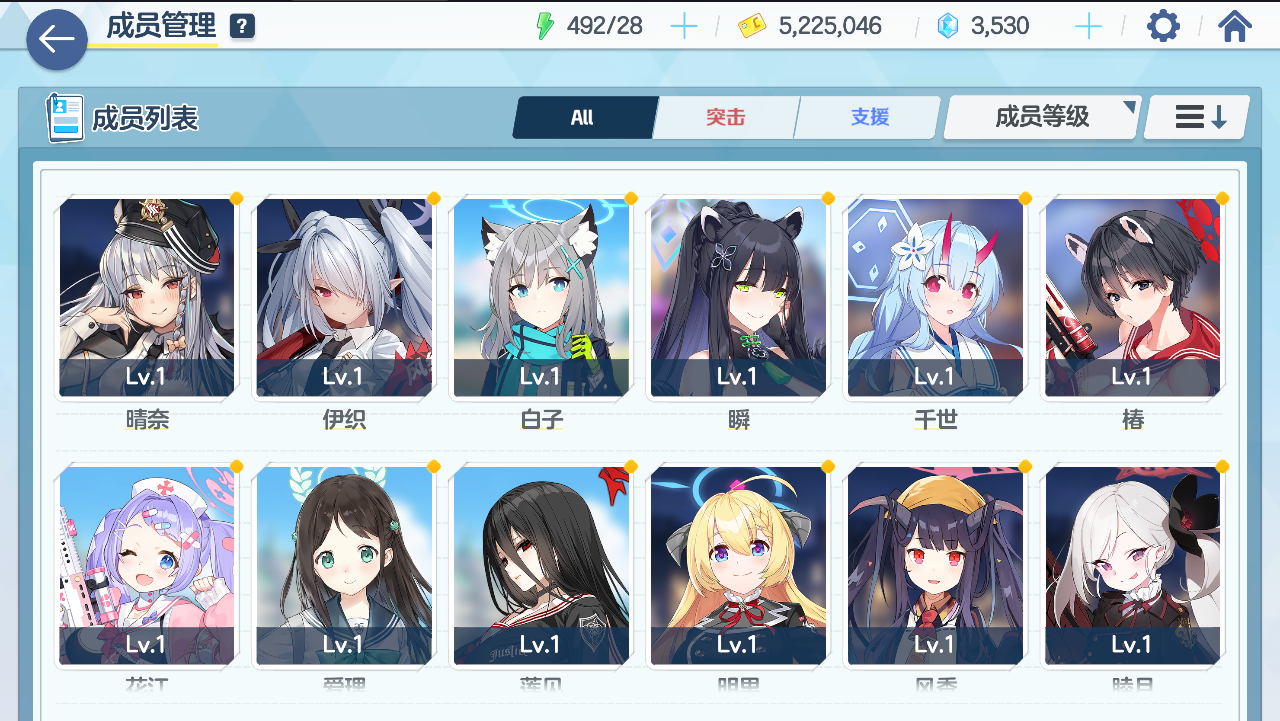Open the 成员等级 dropdown

coord(1040,117)
